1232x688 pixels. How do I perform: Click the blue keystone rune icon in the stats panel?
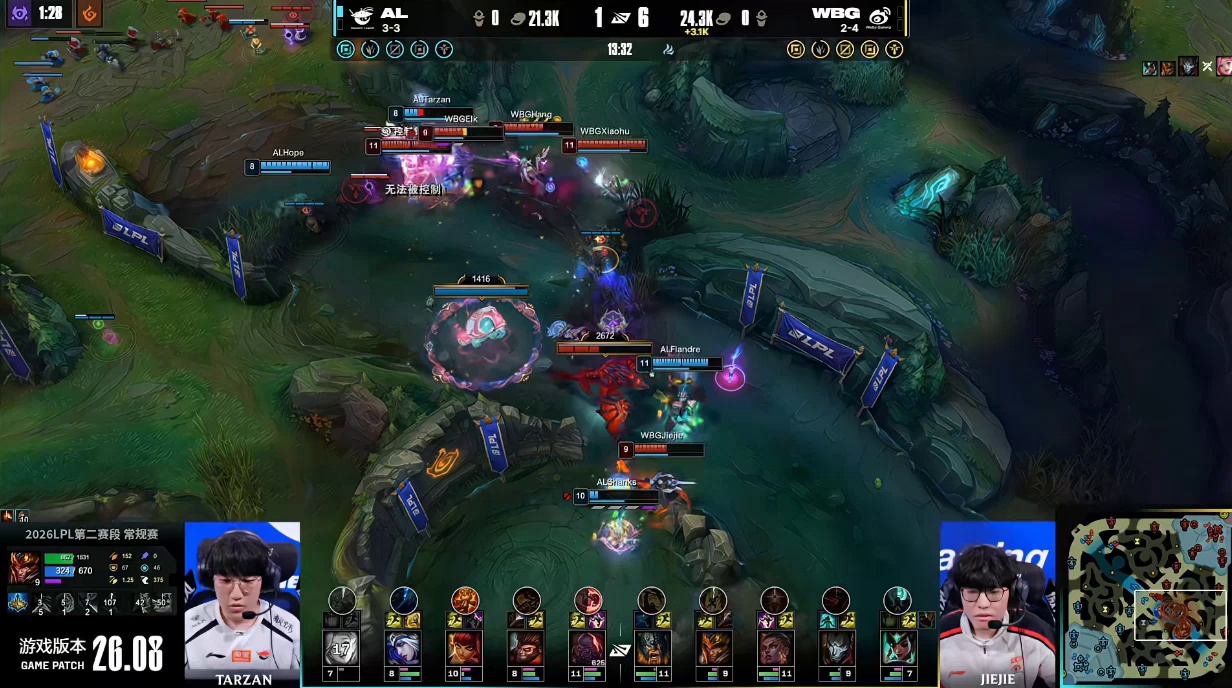17,602
